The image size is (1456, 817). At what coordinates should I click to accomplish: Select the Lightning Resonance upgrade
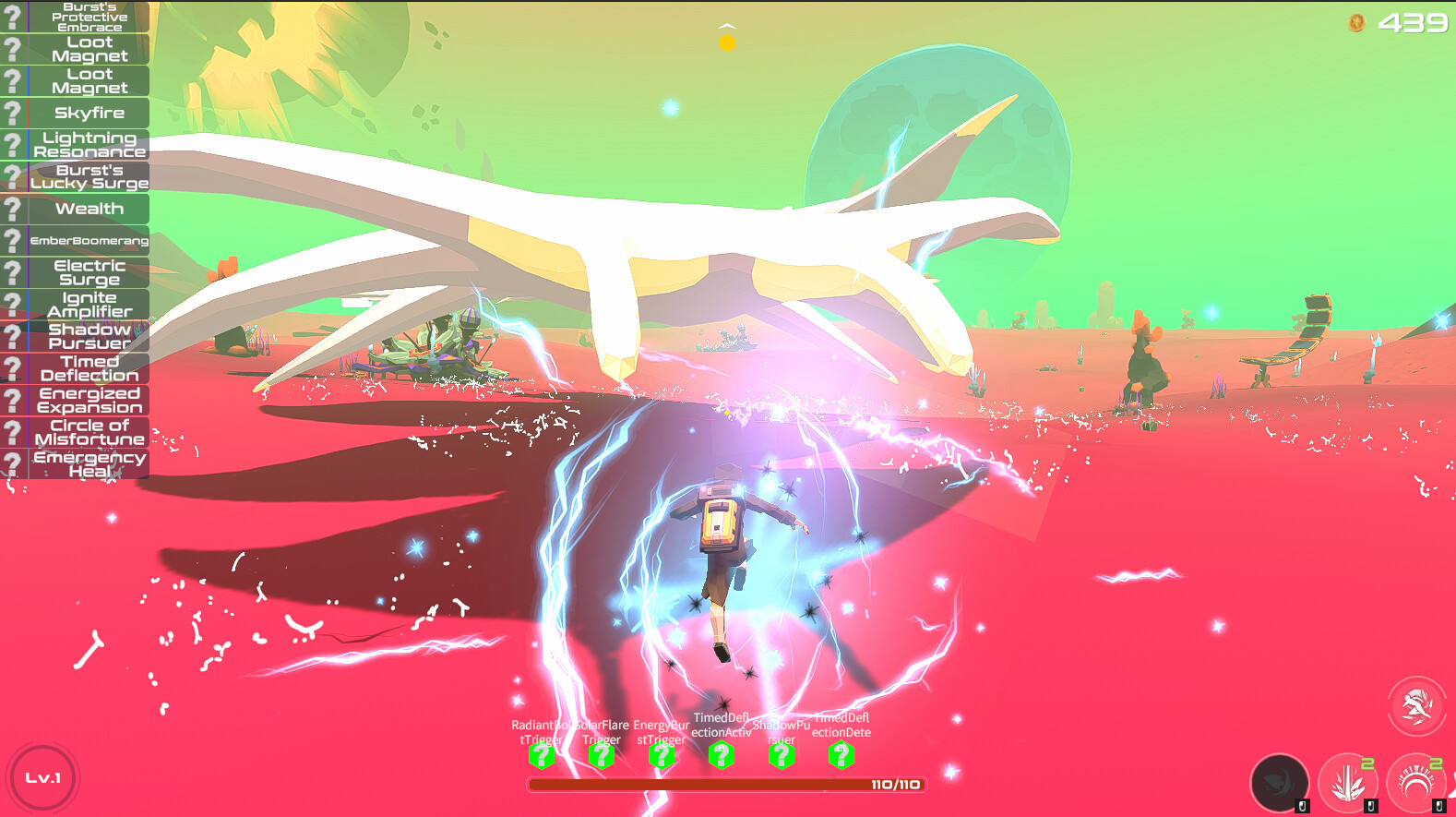(90, 144)
